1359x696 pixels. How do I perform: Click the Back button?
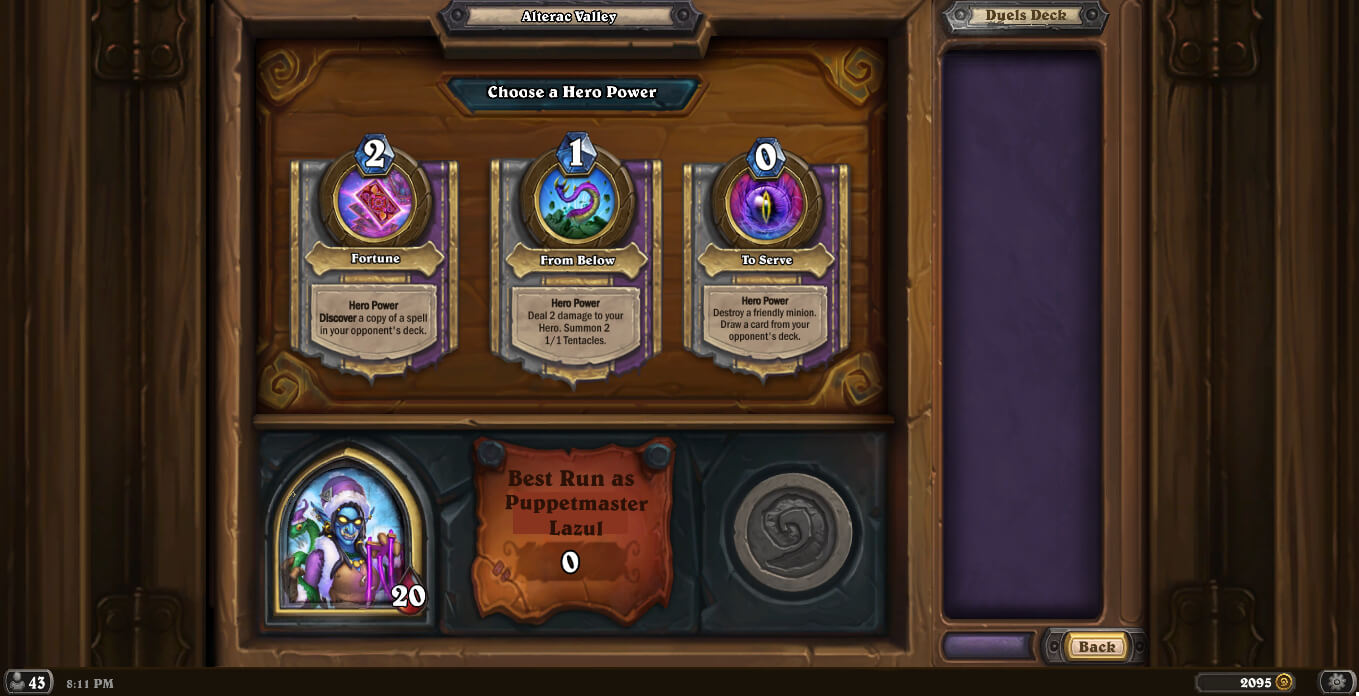pyautogui.click(x=1096, y=646)
